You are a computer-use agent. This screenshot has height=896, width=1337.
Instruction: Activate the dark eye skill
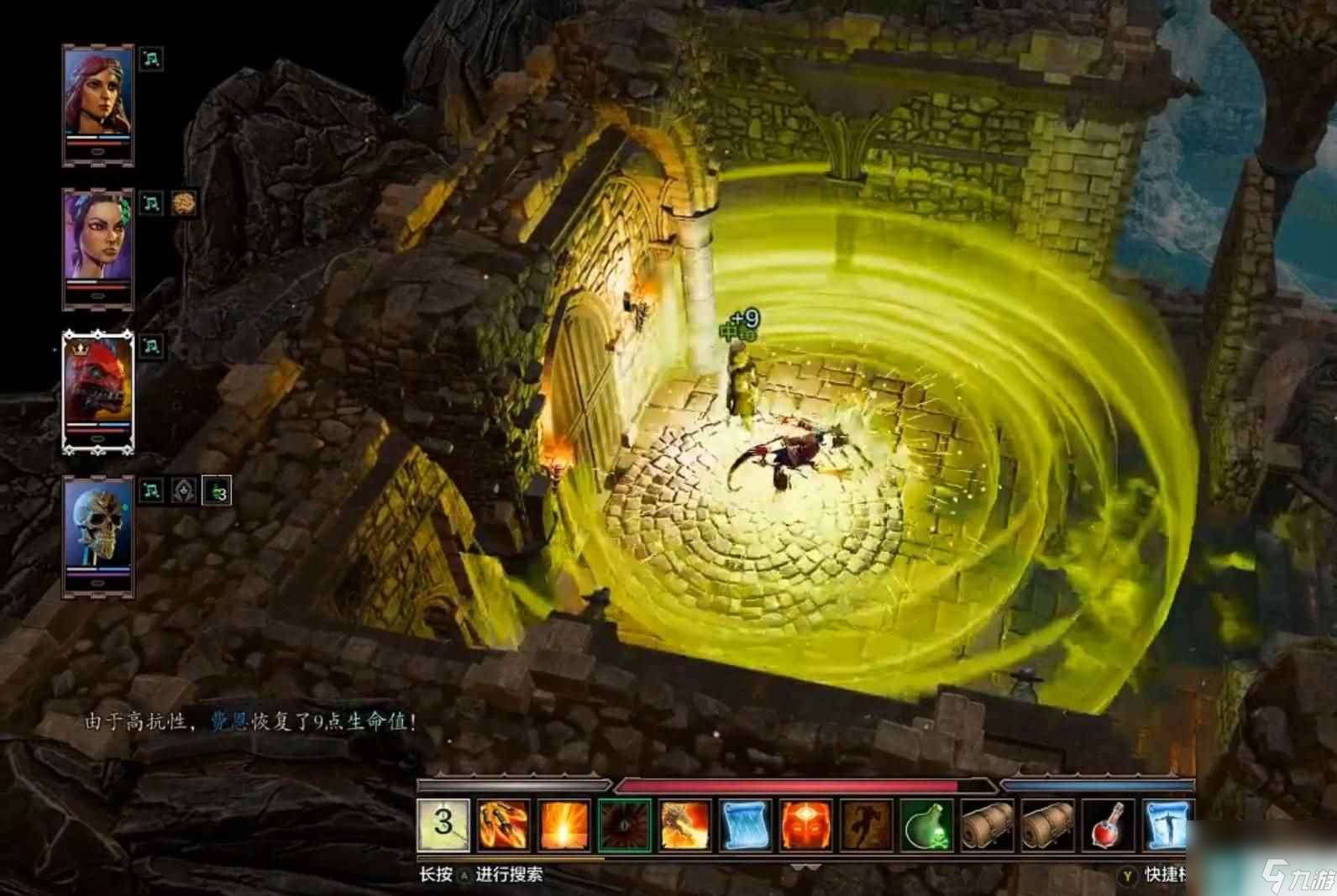(625, 824)
